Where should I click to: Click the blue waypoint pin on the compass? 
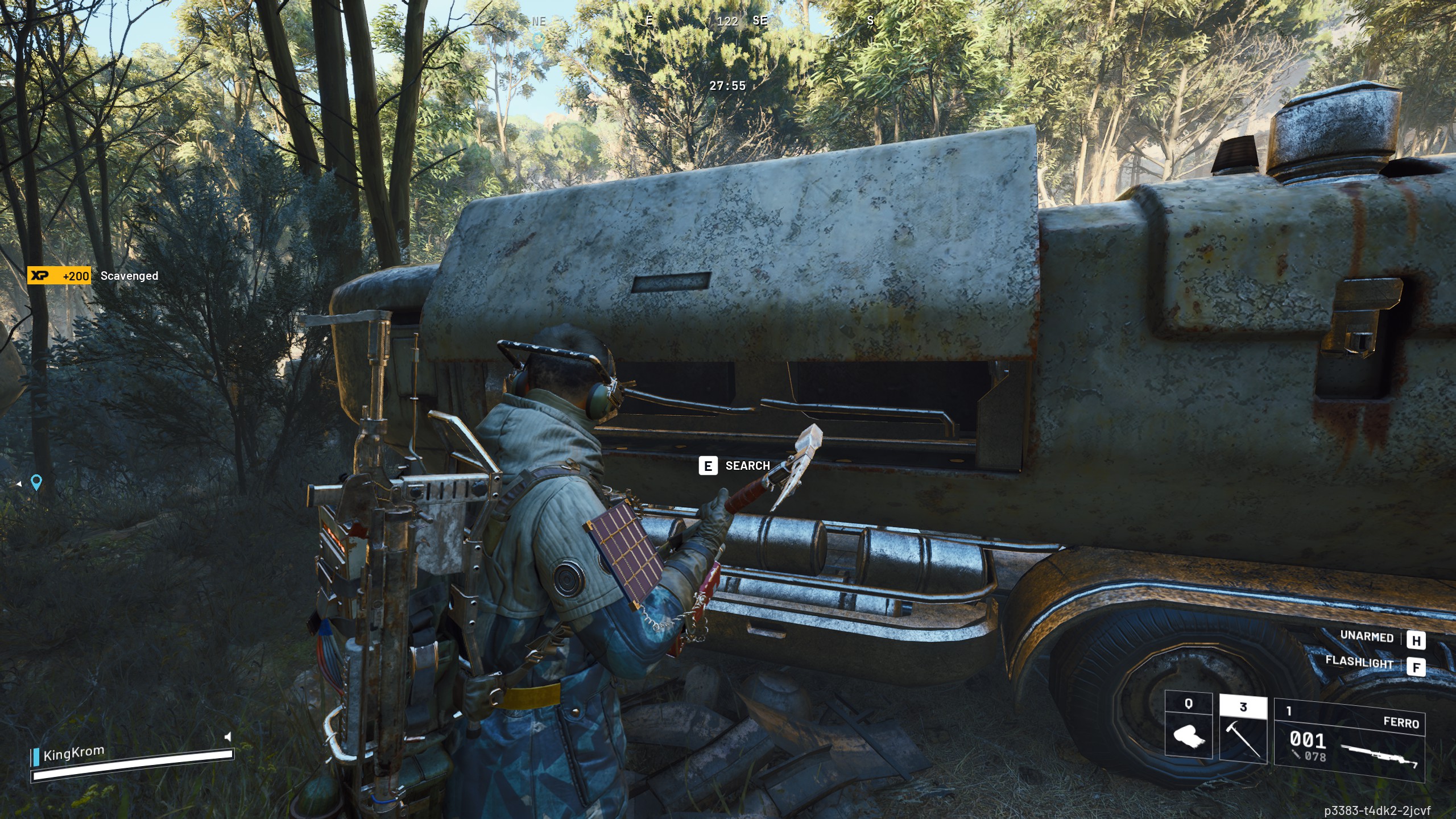pyautogui.click(x=539, y=40)
